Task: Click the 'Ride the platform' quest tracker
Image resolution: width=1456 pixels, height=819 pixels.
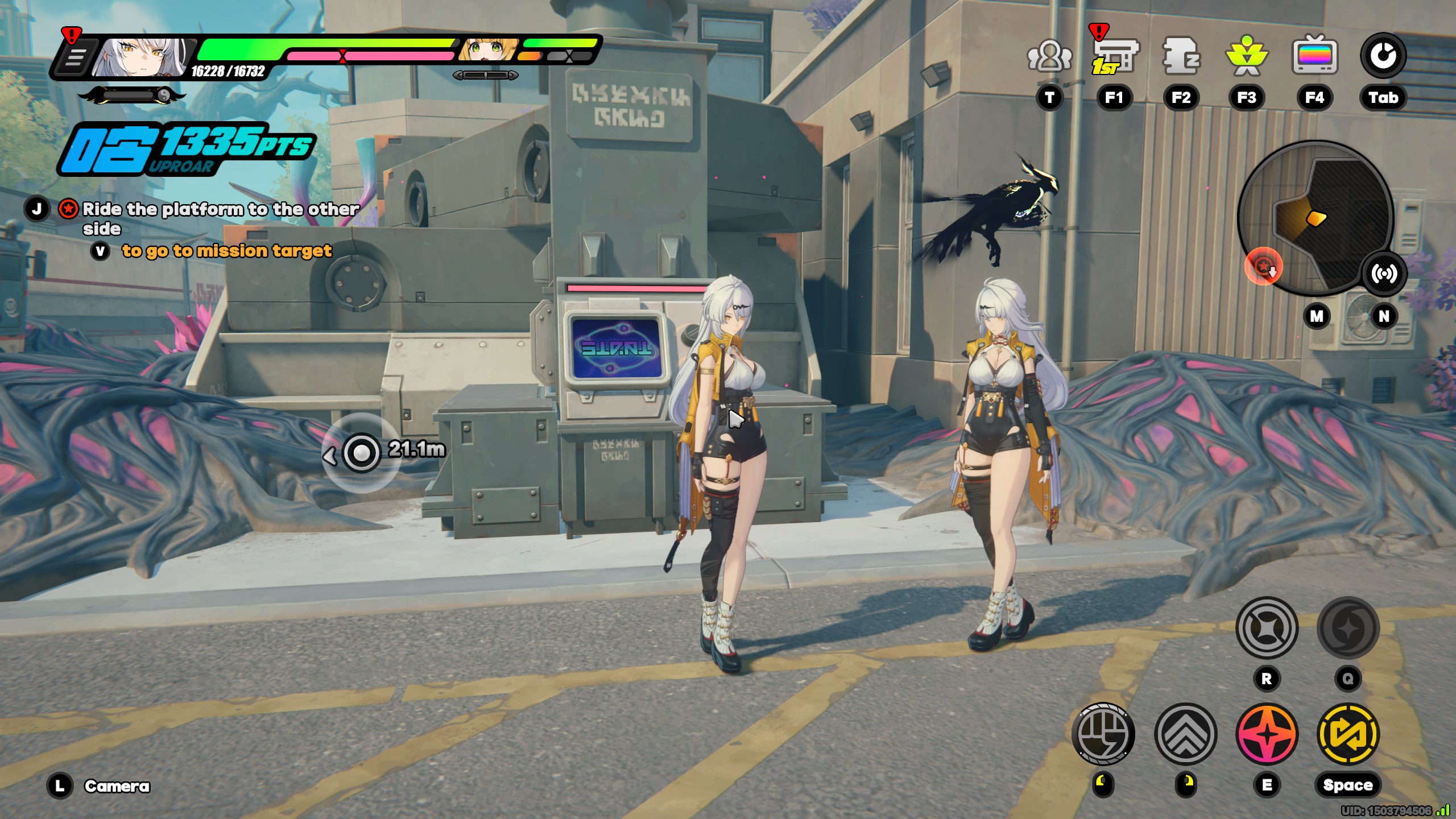Action: 220,218
